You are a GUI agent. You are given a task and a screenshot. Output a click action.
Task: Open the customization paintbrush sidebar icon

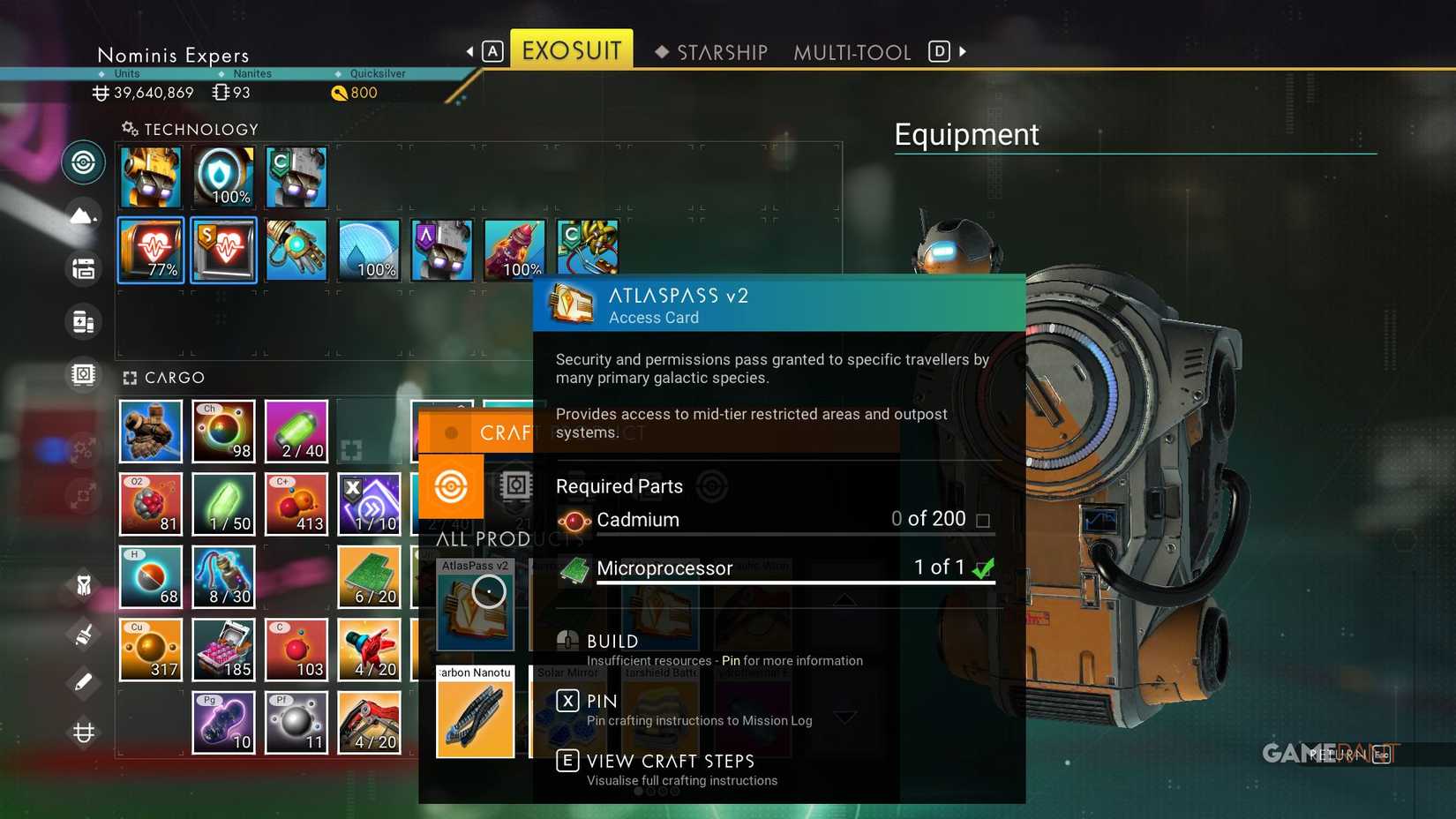(83, 634)
